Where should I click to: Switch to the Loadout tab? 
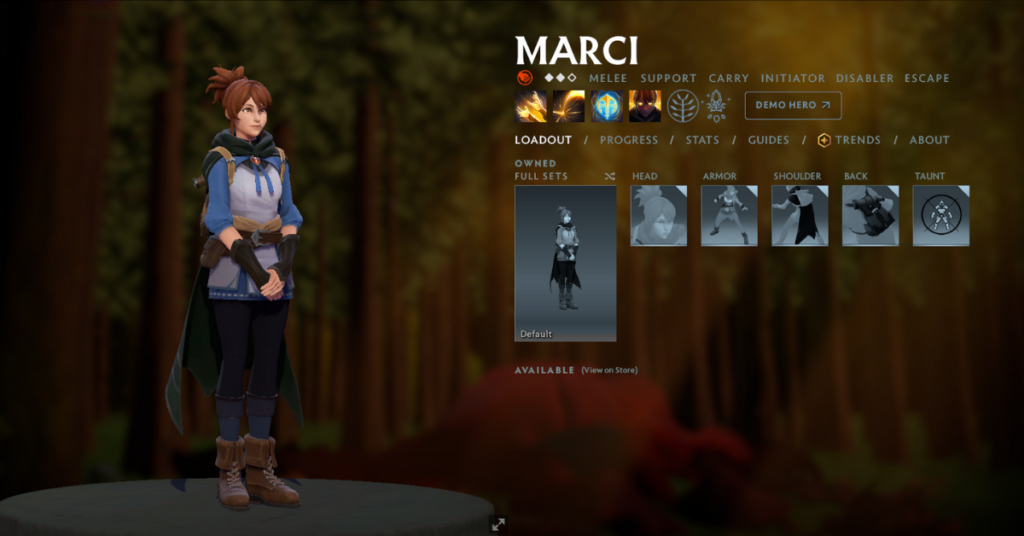(543, 140)
